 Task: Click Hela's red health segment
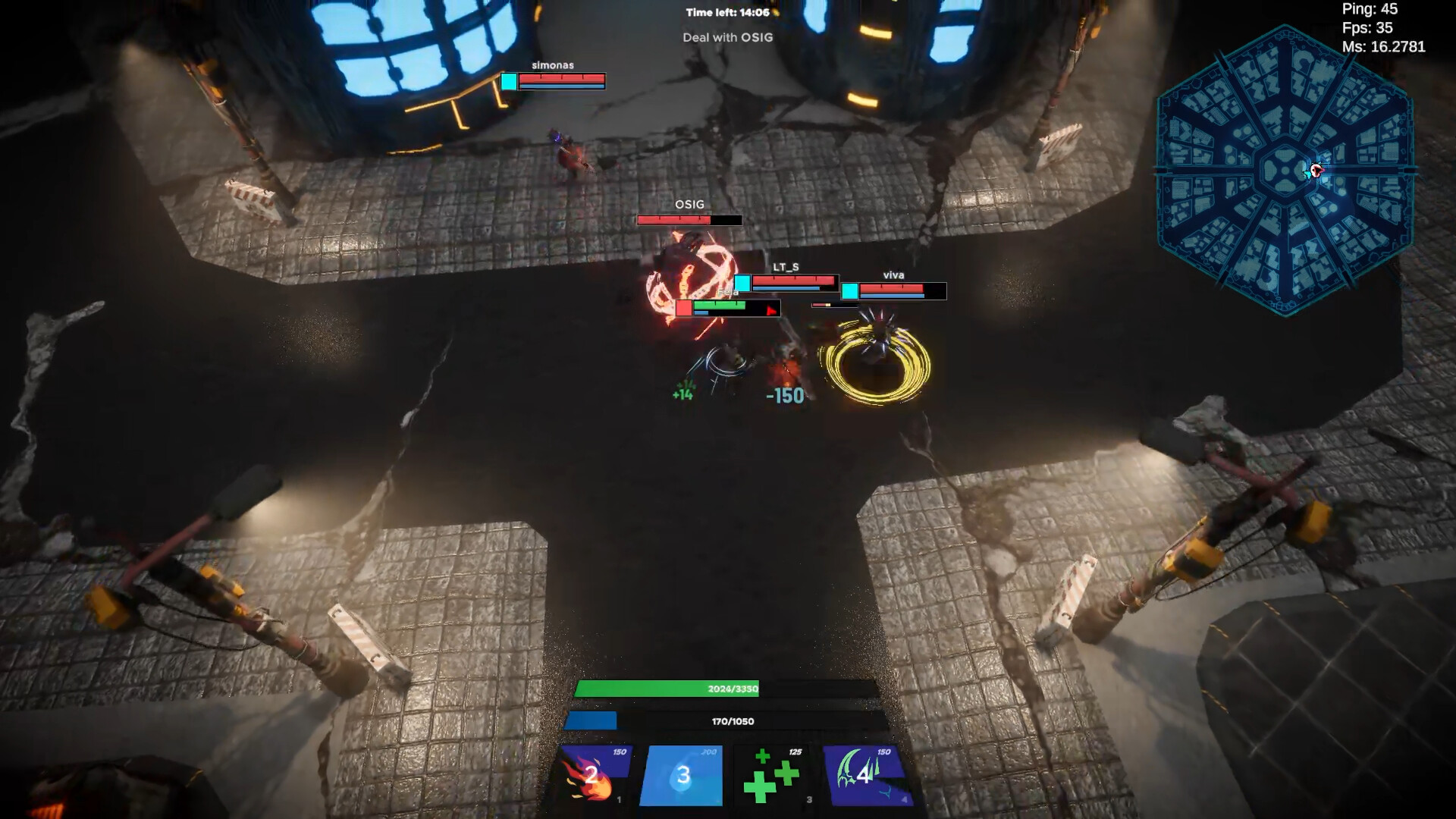click(x=683, y=308)
